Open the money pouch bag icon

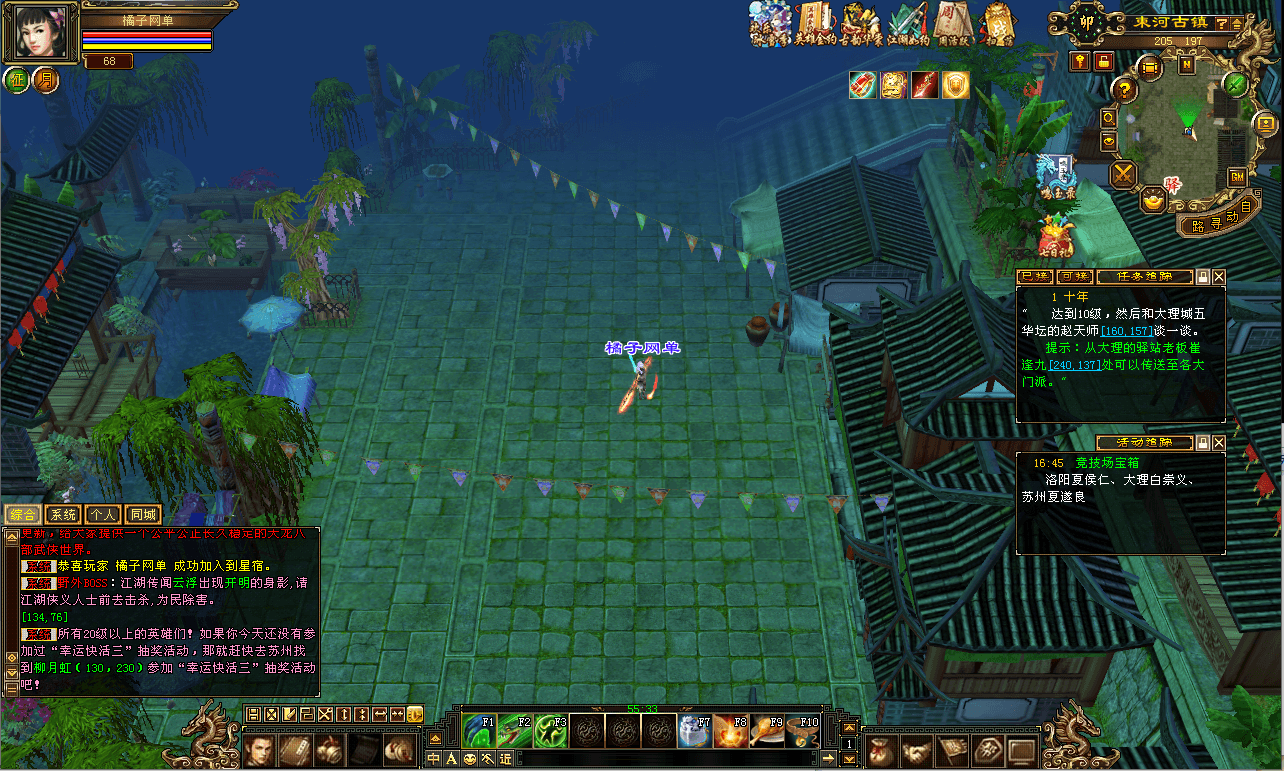click(879, 749)
